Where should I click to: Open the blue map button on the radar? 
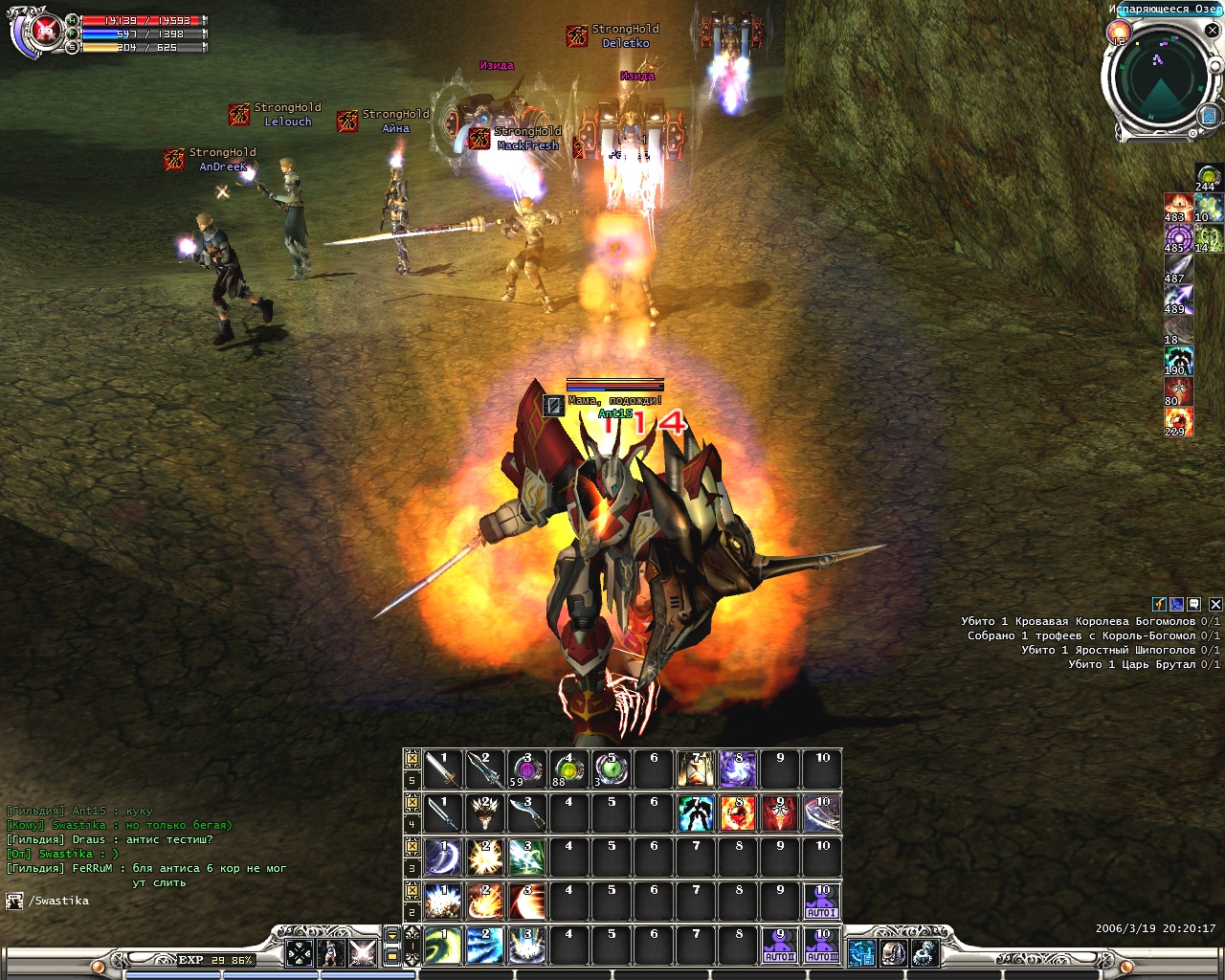pos(1208,116)
